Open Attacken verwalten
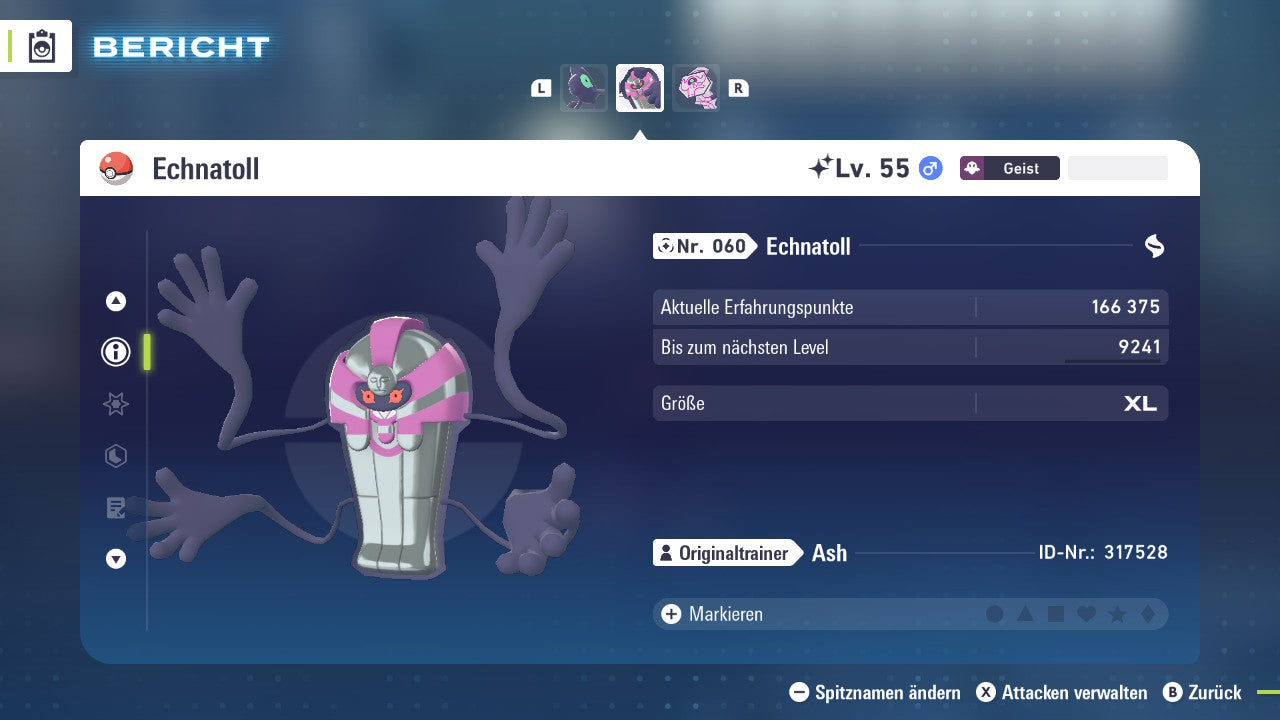1280x720 pixels. pyautogui.click(x=1062, y=692)
